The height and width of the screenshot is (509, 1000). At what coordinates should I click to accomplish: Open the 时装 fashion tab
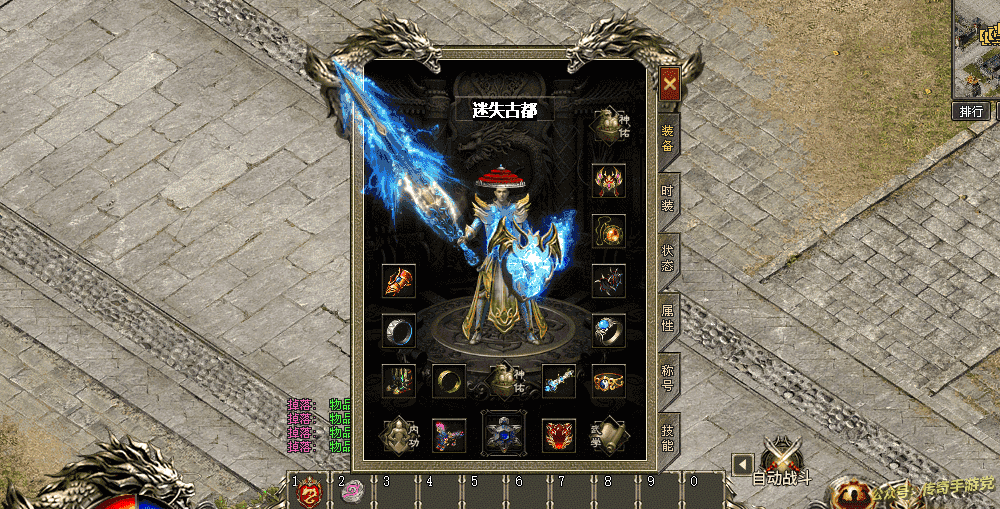668,198
